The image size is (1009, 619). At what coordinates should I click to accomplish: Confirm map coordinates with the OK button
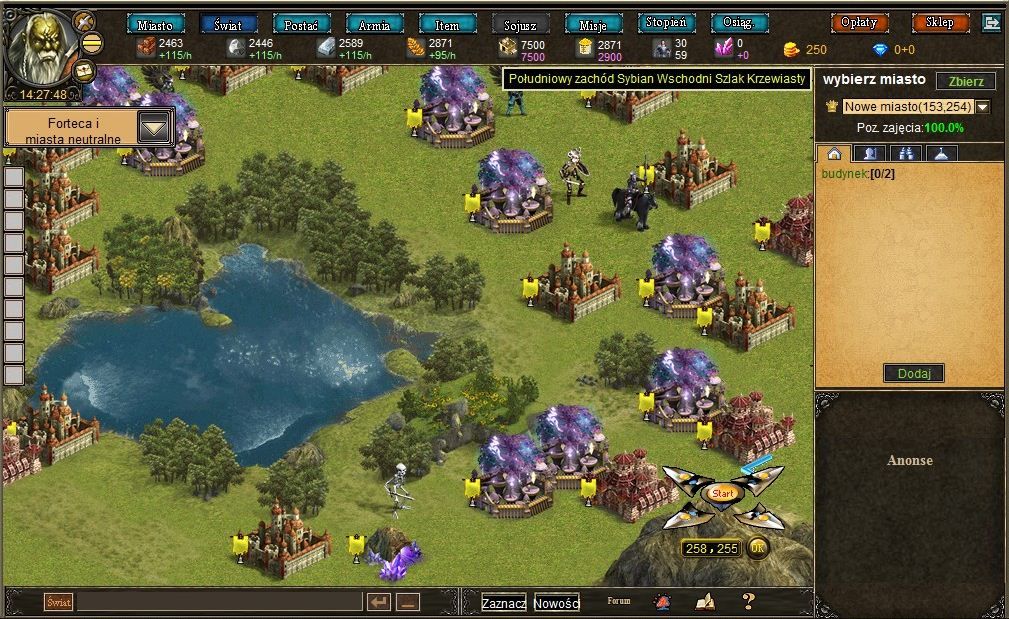point(758,548)
